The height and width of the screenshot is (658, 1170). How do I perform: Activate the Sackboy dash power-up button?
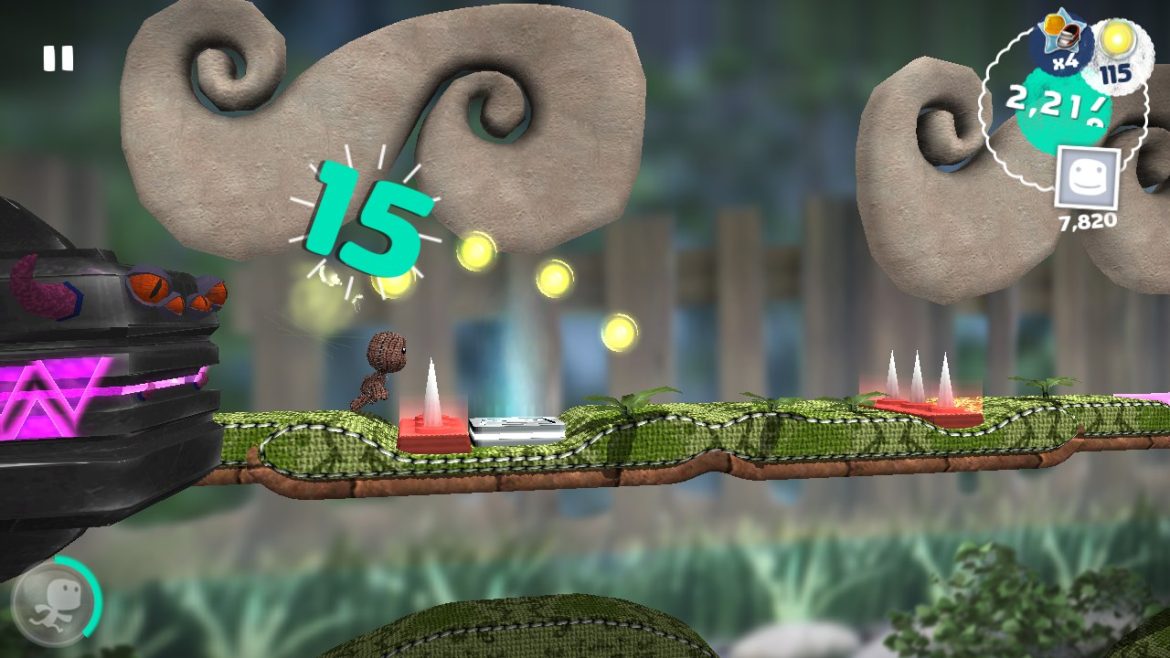[x=55, y=603]
